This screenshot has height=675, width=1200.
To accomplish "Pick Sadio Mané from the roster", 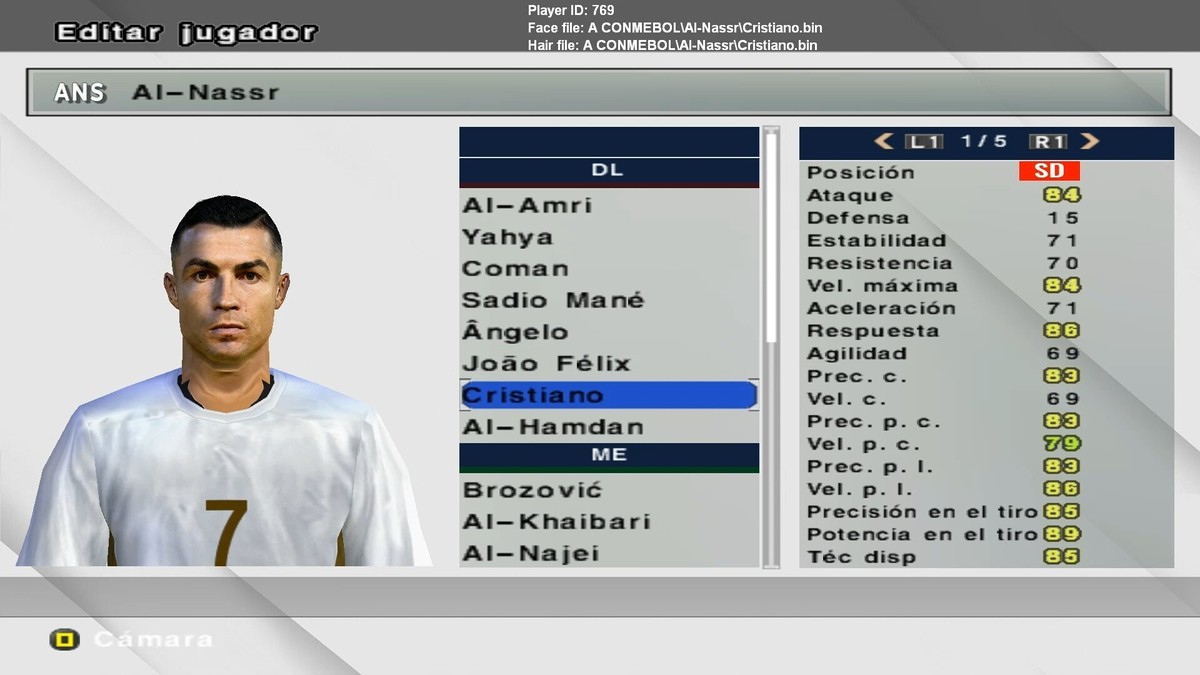I will tap(553, 300).
